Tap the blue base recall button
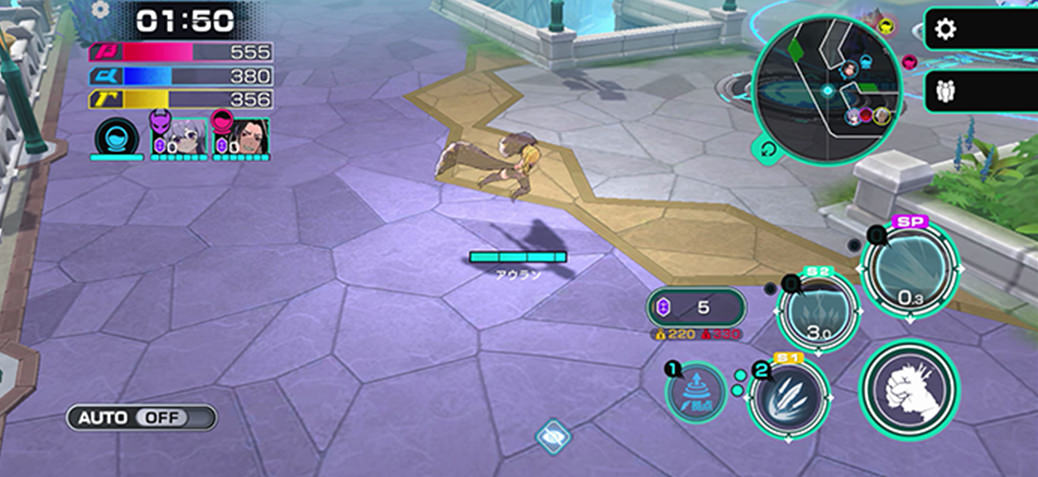1038x477 pixels. coord(695,391)
